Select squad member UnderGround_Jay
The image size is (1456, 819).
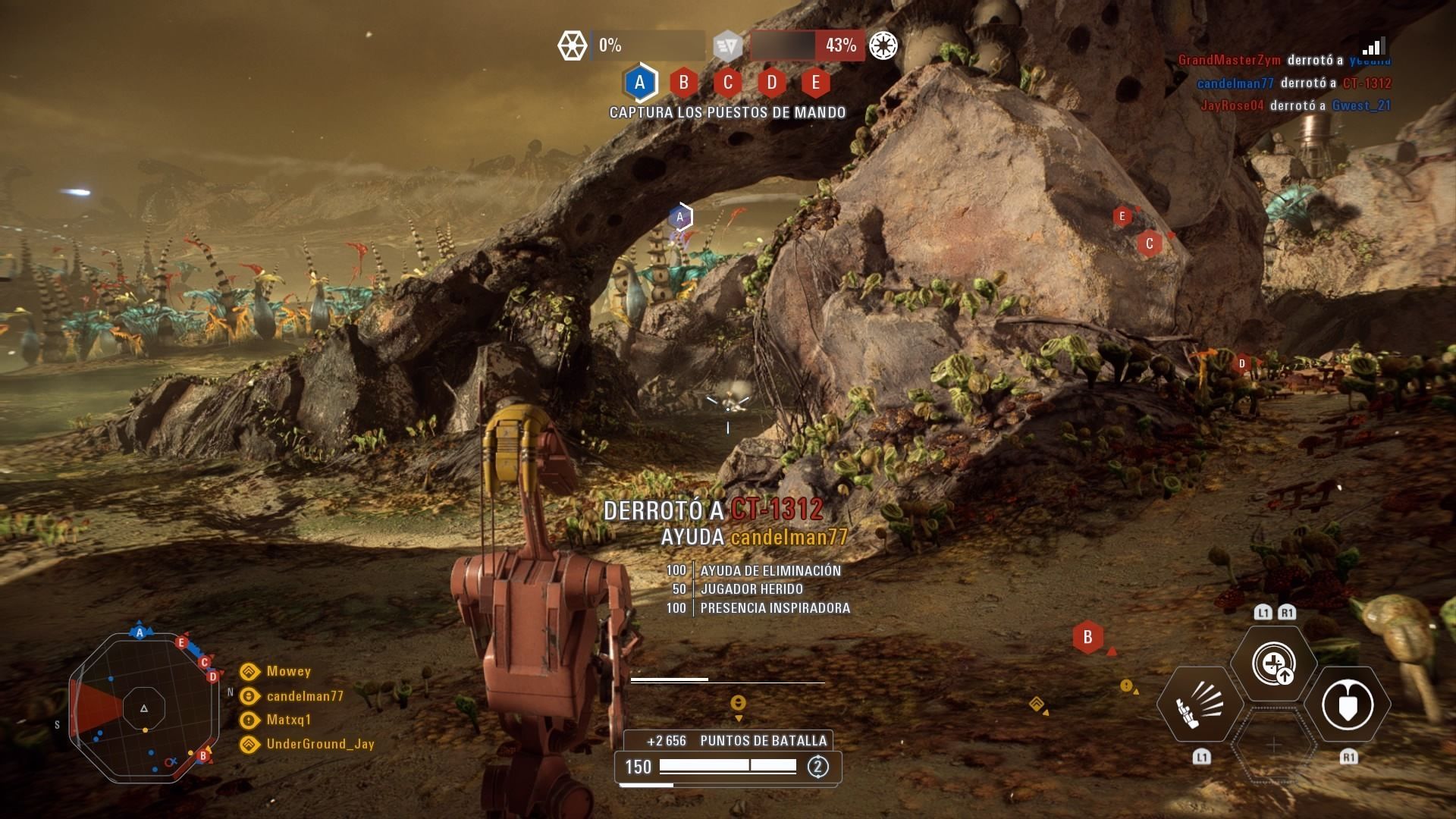click(320, 744)
